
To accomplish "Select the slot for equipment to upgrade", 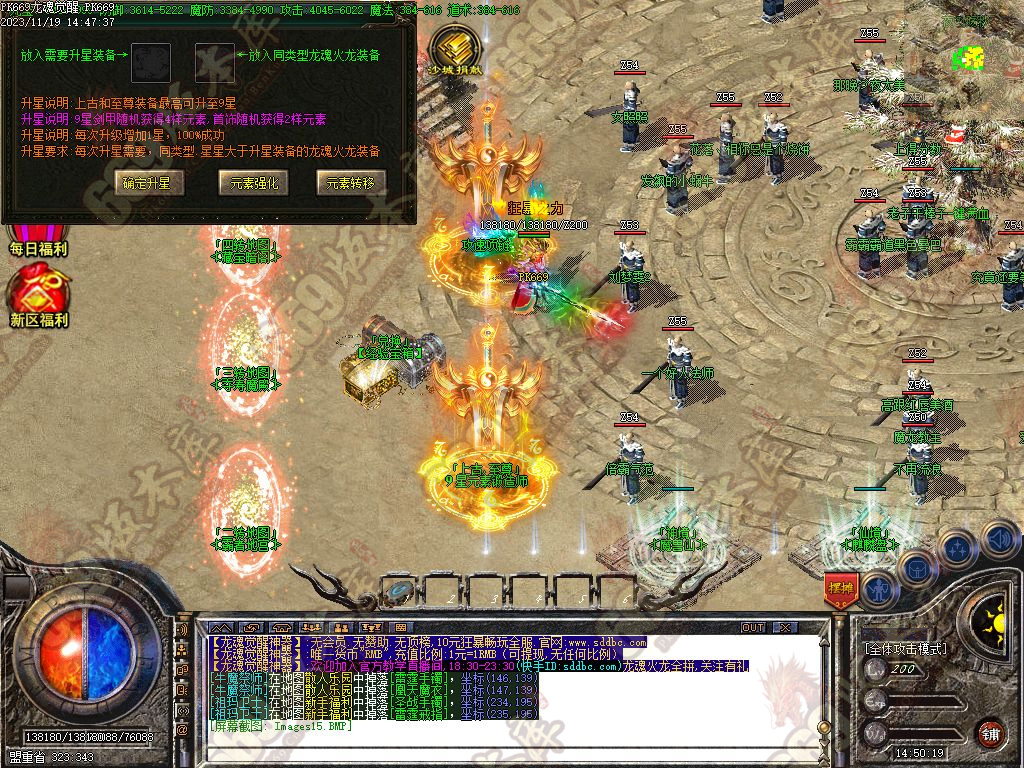I will pos(152,60).
